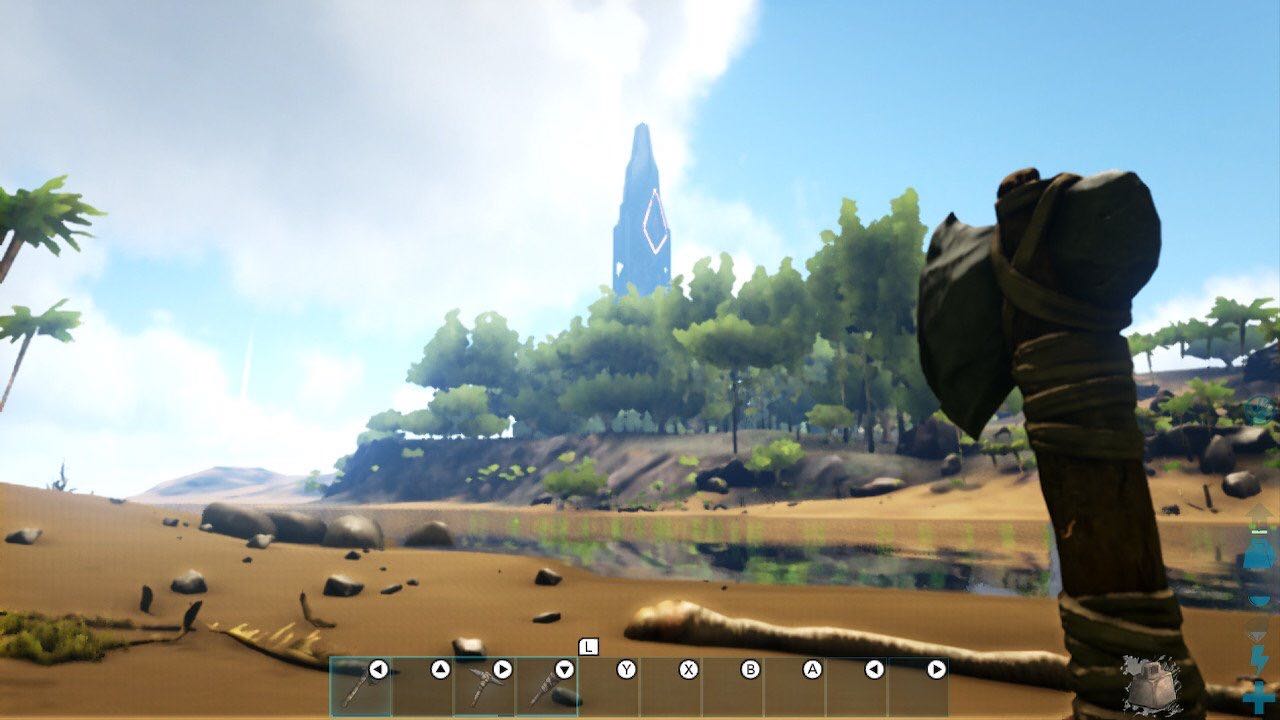The width and height of the screenshot is (1280, 720).
Task: Click the compass icon at top right
Action: [x=1257, y=408]
